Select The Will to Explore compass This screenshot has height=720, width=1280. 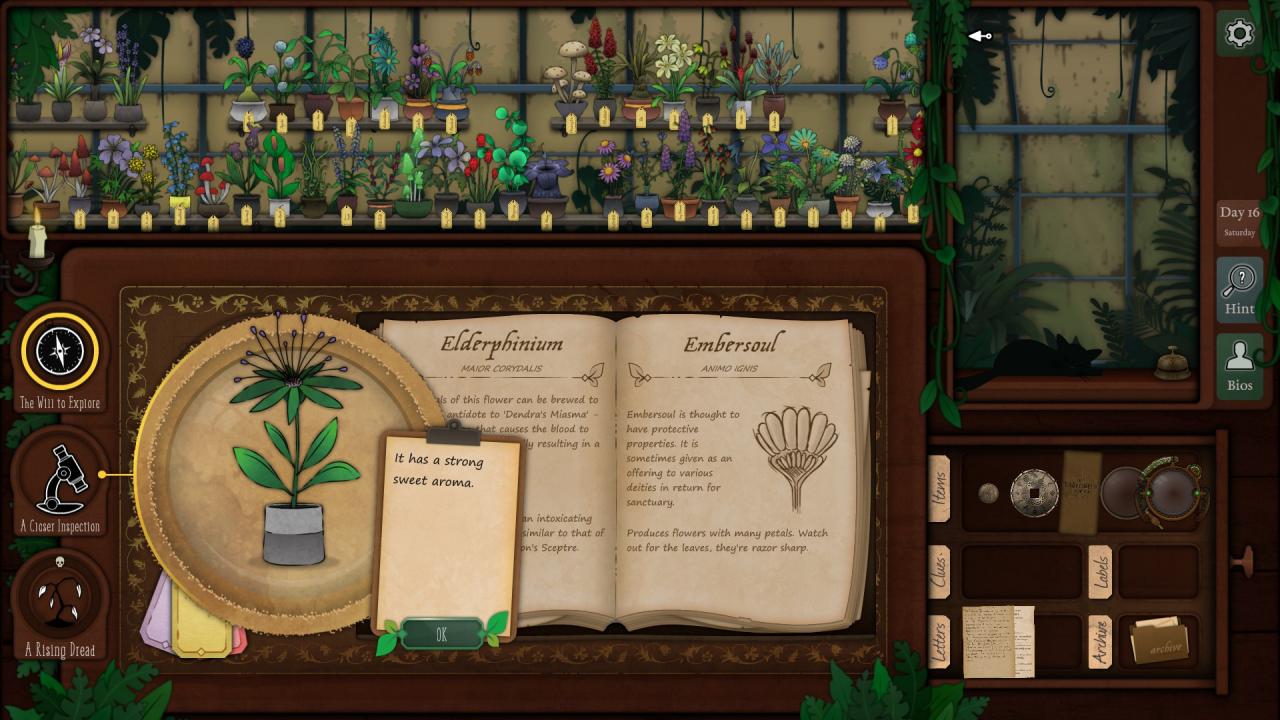click(x=61, y=351)
